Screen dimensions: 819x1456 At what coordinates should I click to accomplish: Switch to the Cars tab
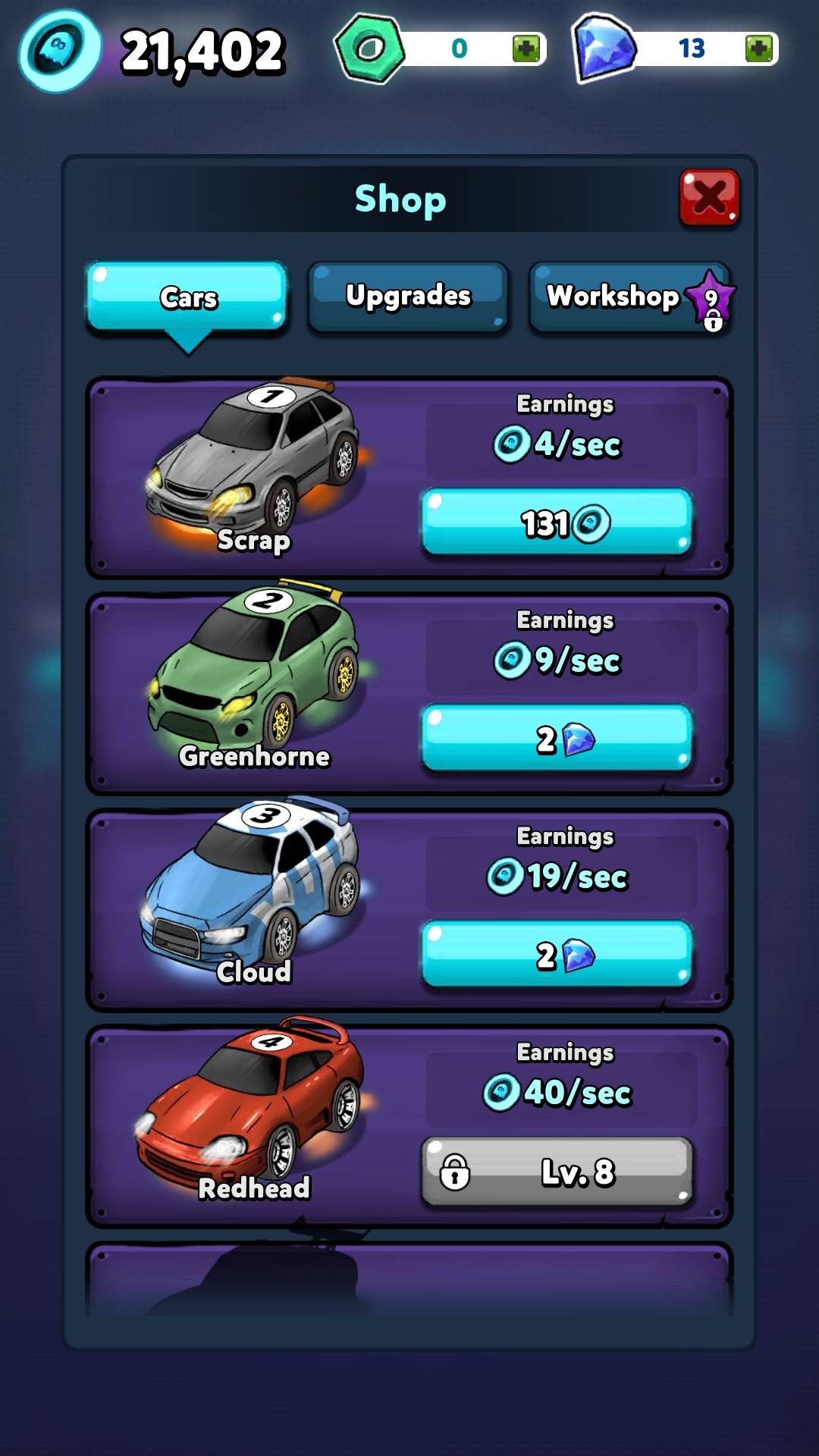pyautogui.click(x=187, y=297)
